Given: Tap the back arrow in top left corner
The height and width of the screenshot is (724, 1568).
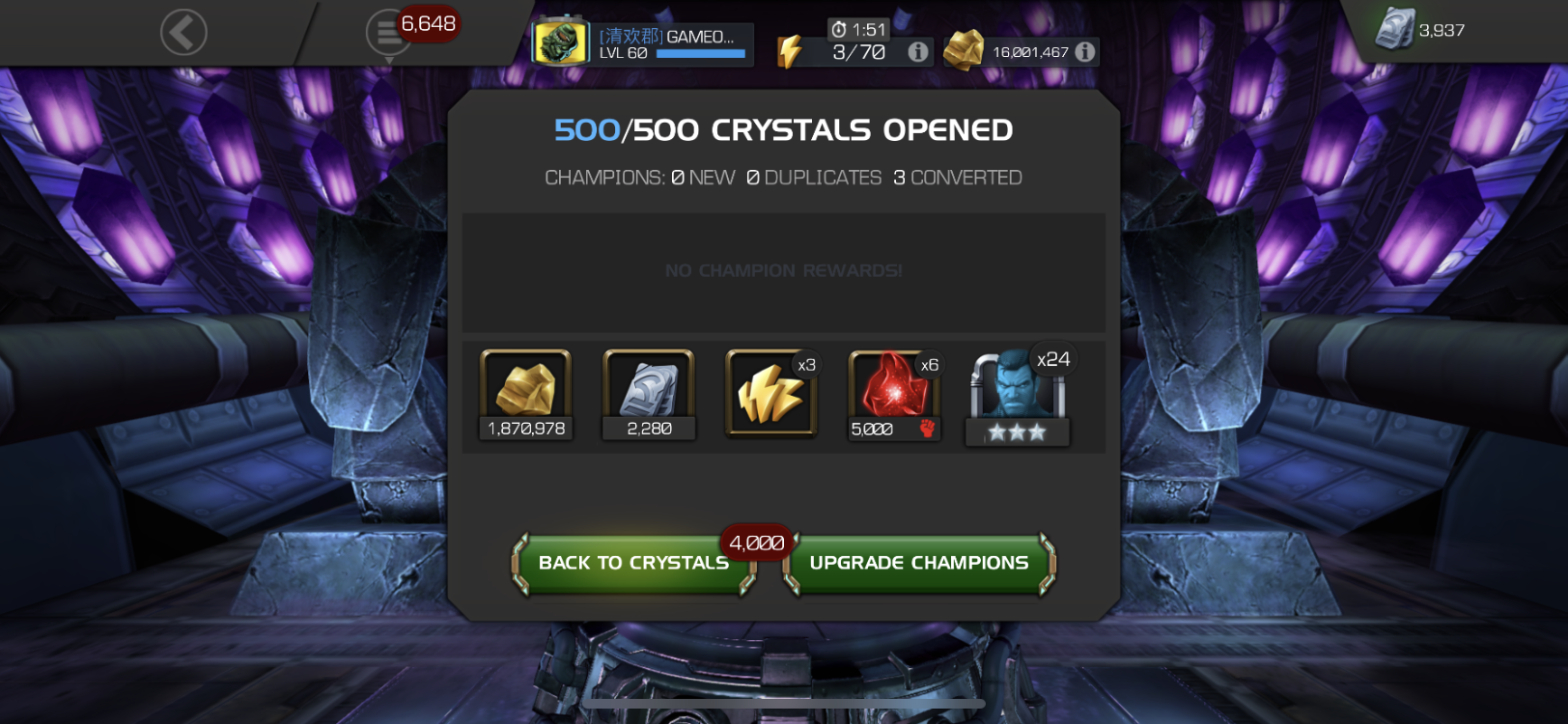Looking at the screenshot, I should (x=182, y=31).
